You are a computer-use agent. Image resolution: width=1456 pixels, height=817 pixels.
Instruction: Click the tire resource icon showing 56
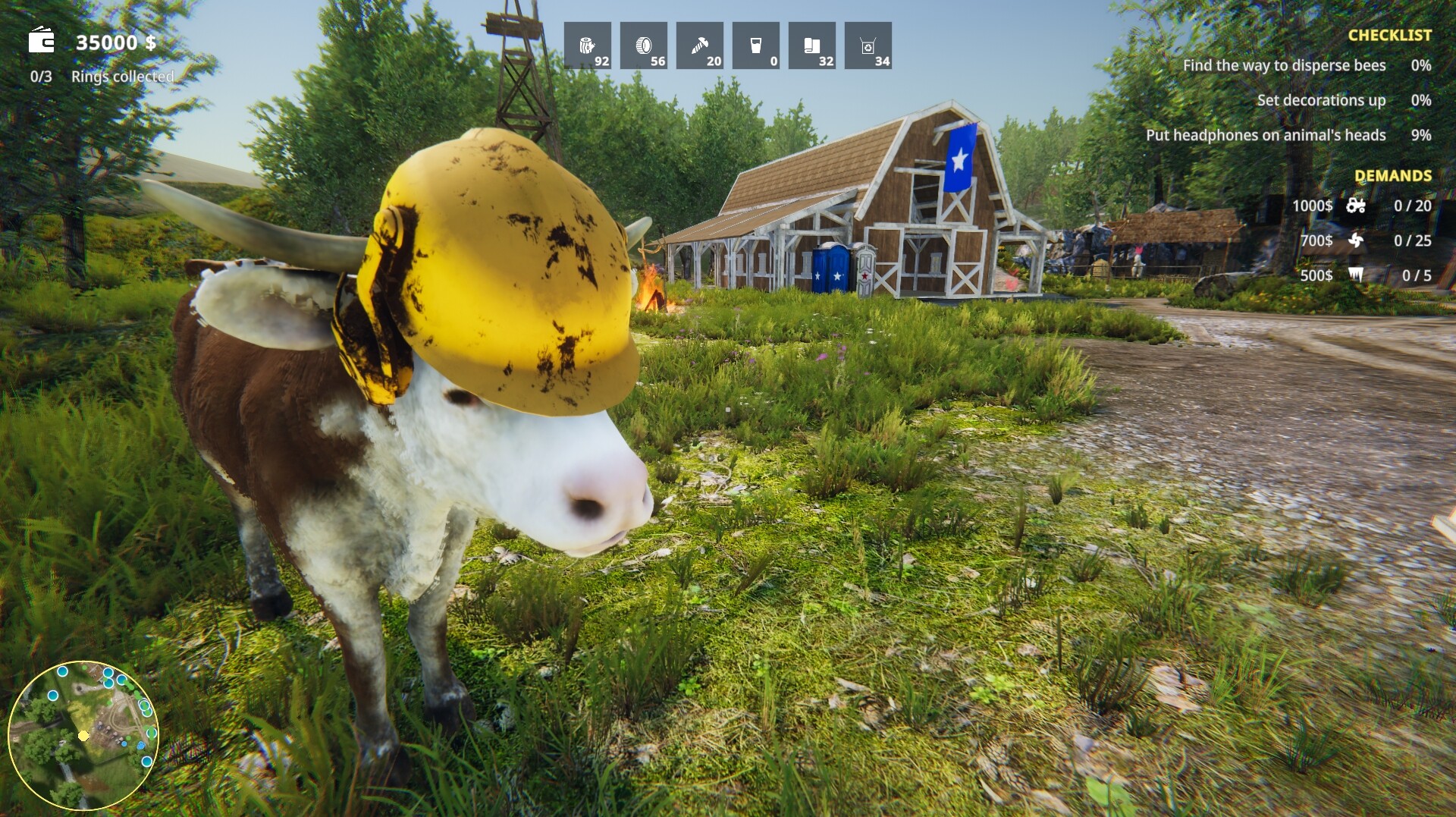click(x=645, y=46)
